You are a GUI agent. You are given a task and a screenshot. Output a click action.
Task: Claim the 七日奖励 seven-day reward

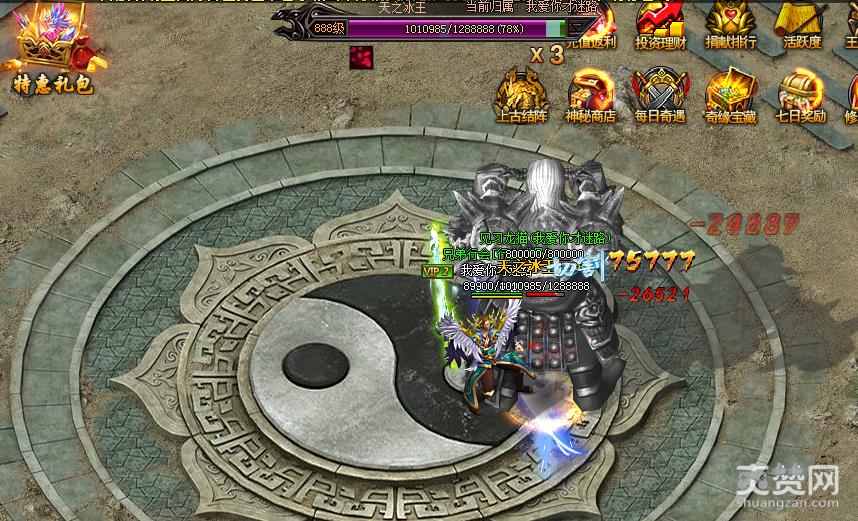[801, 95]
